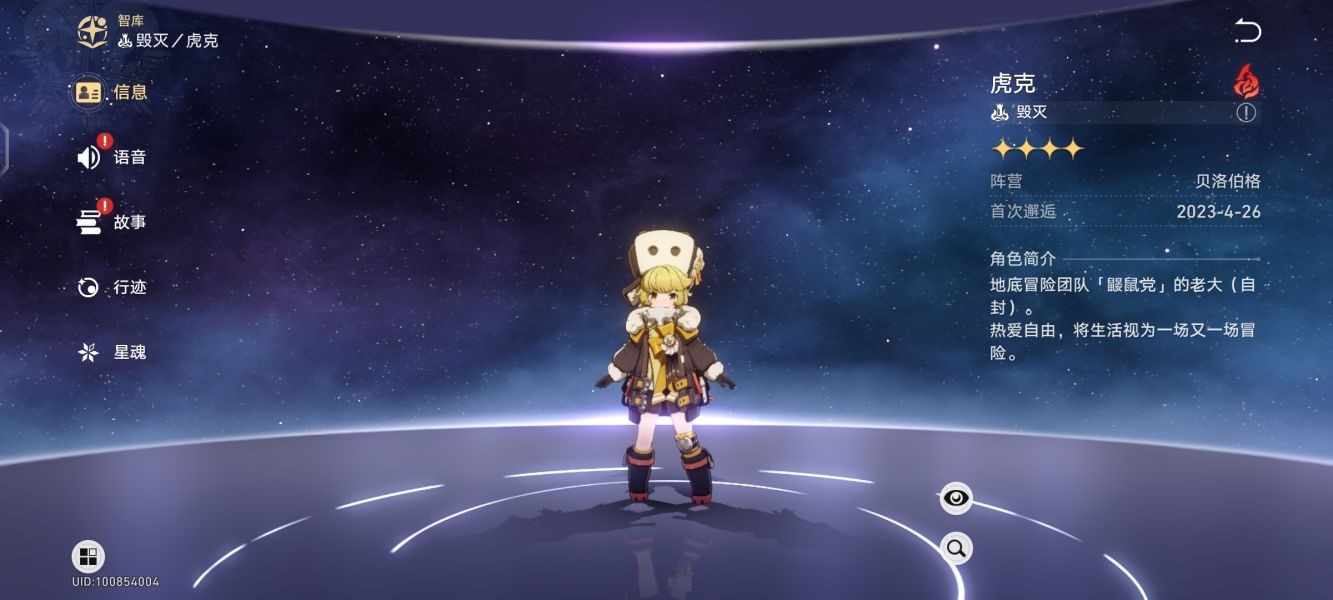Open the four-square grid menu icon
This screenshot has height=600, width=1333.
click(88, 557)
